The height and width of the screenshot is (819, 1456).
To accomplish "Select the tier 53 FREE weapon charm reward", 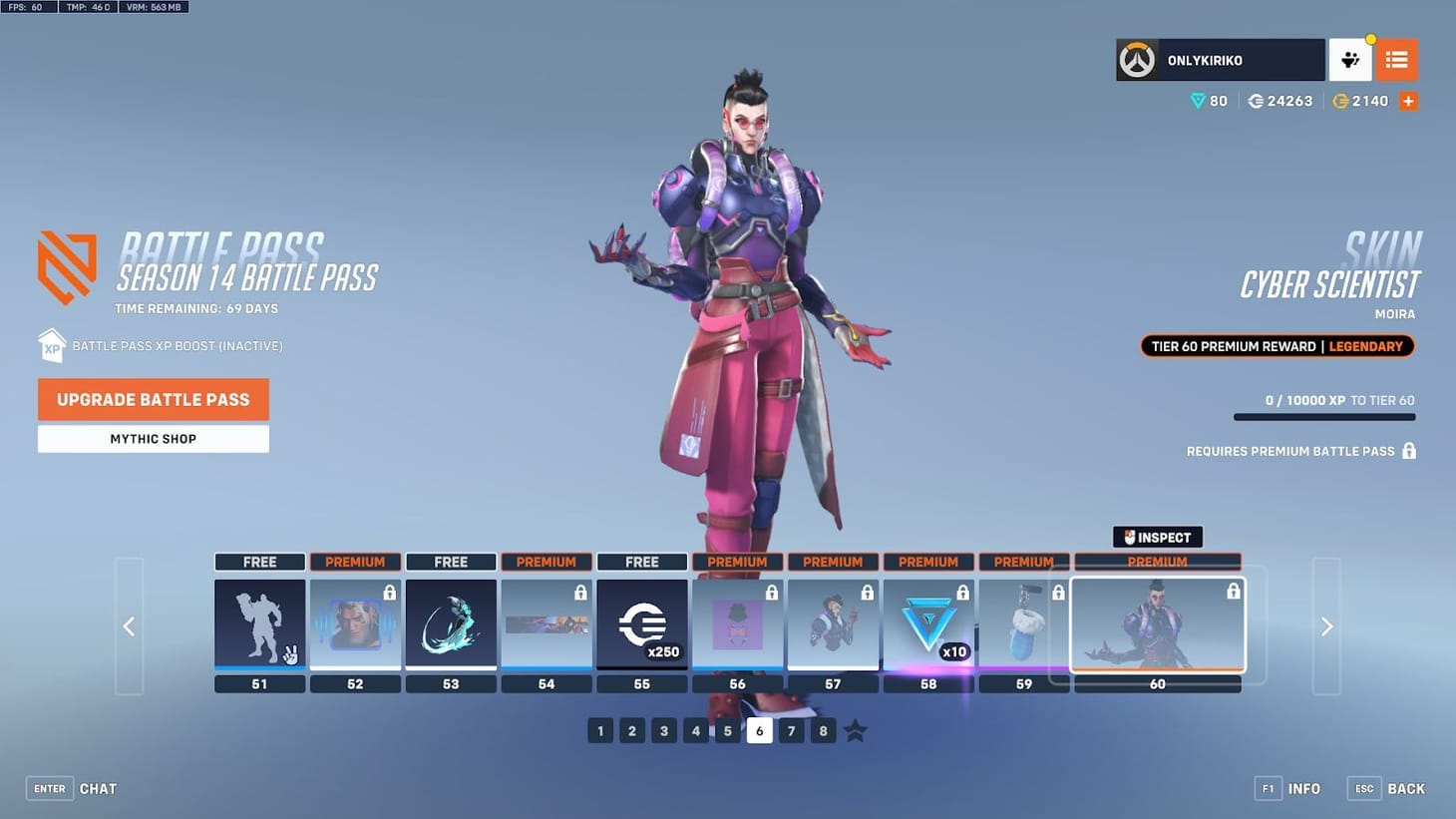I will click(451, 623).
